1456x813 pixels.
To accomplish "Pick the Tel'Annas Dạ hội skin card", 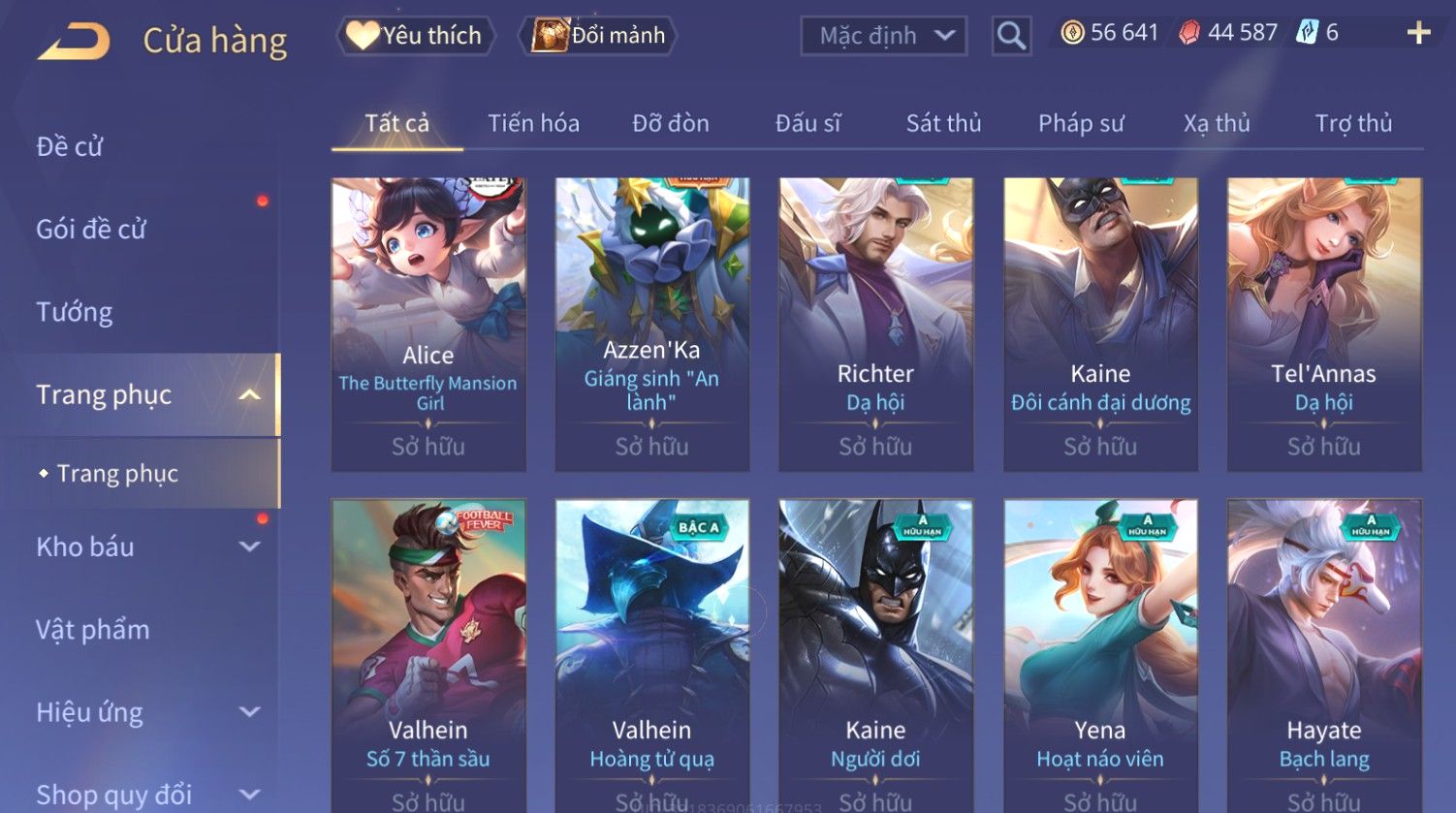I will (1324, 324).
